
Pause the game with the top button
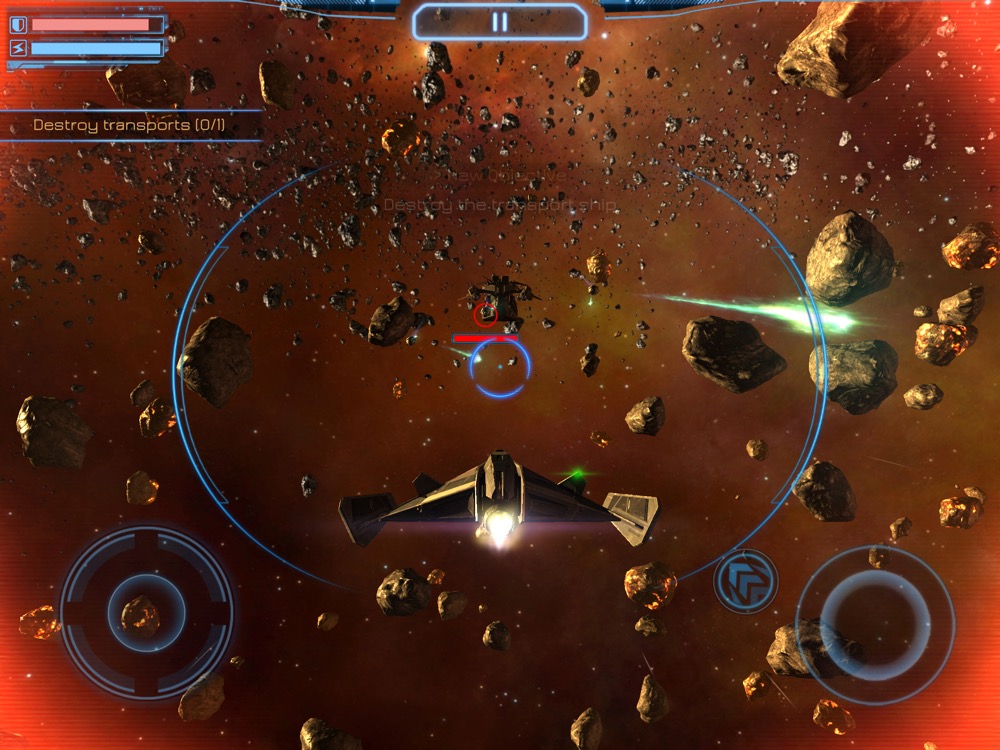pos(499,22)
